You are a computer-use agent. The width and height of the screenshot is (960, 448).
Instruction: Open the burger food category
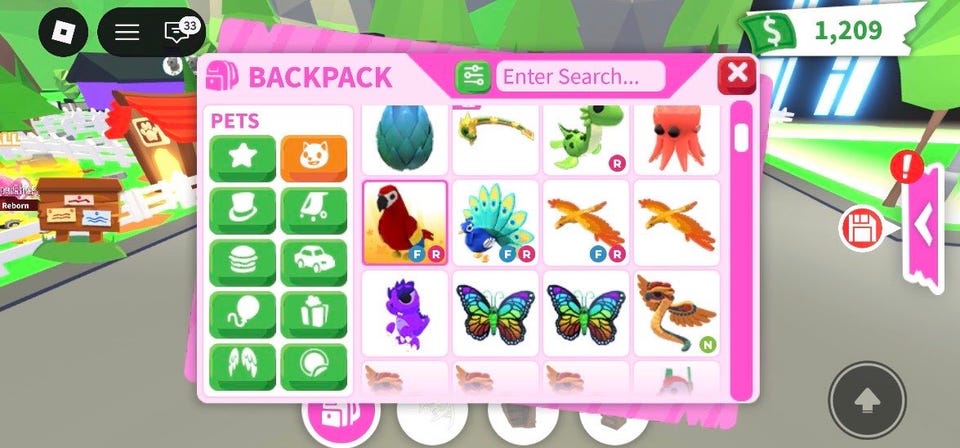point(243,263)
